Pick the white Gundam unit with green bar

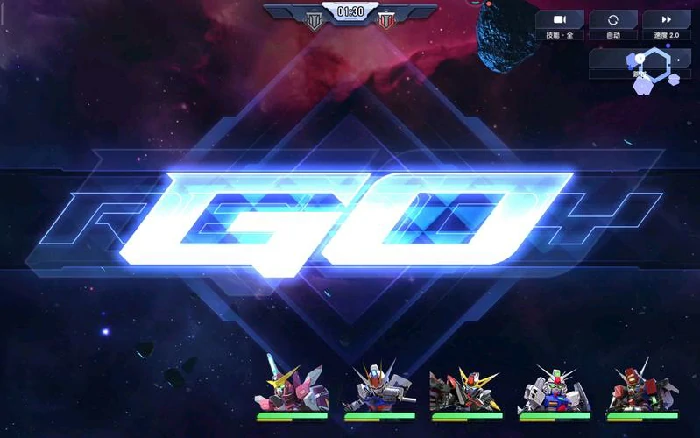pos(553,387)
